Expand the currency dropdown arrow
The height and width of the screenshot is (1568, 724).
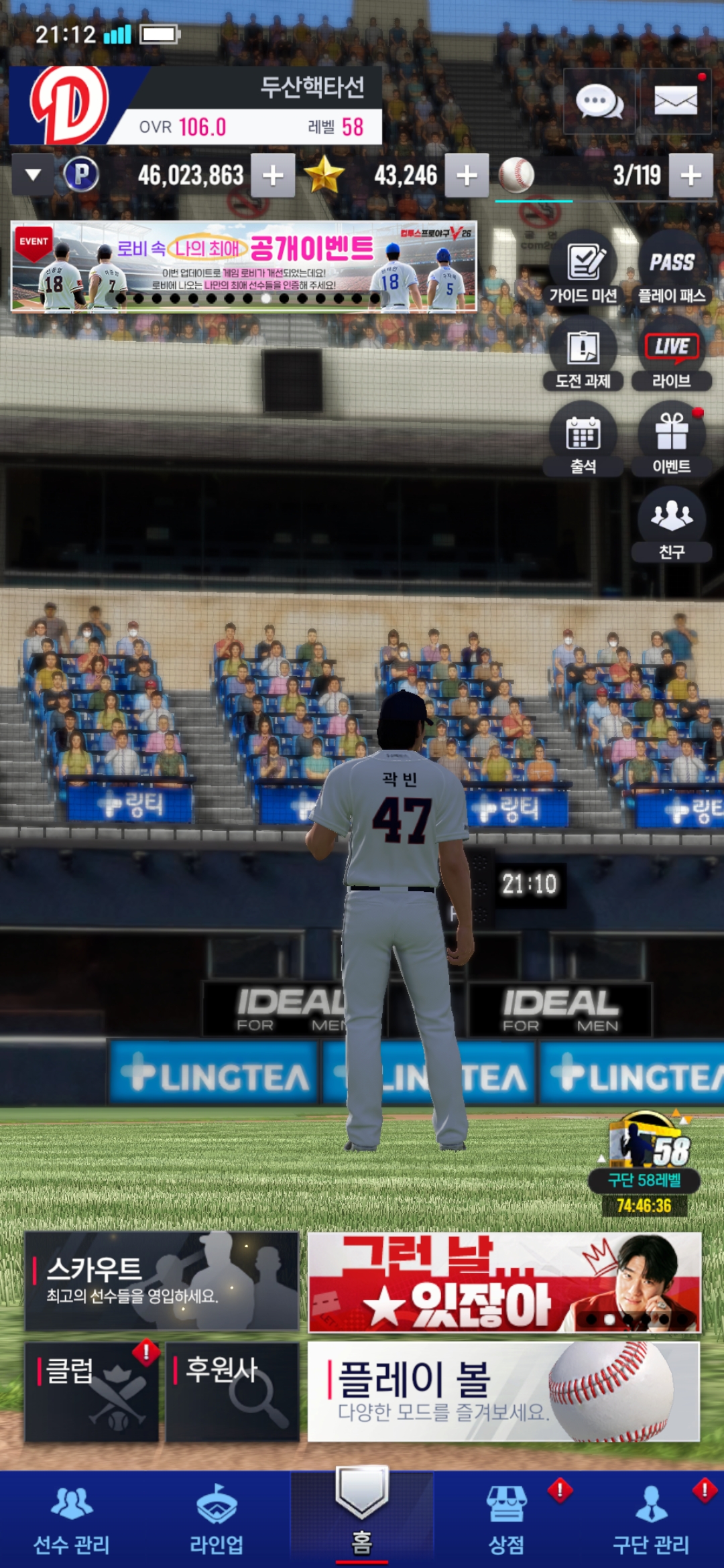click(x=33, y=176)
